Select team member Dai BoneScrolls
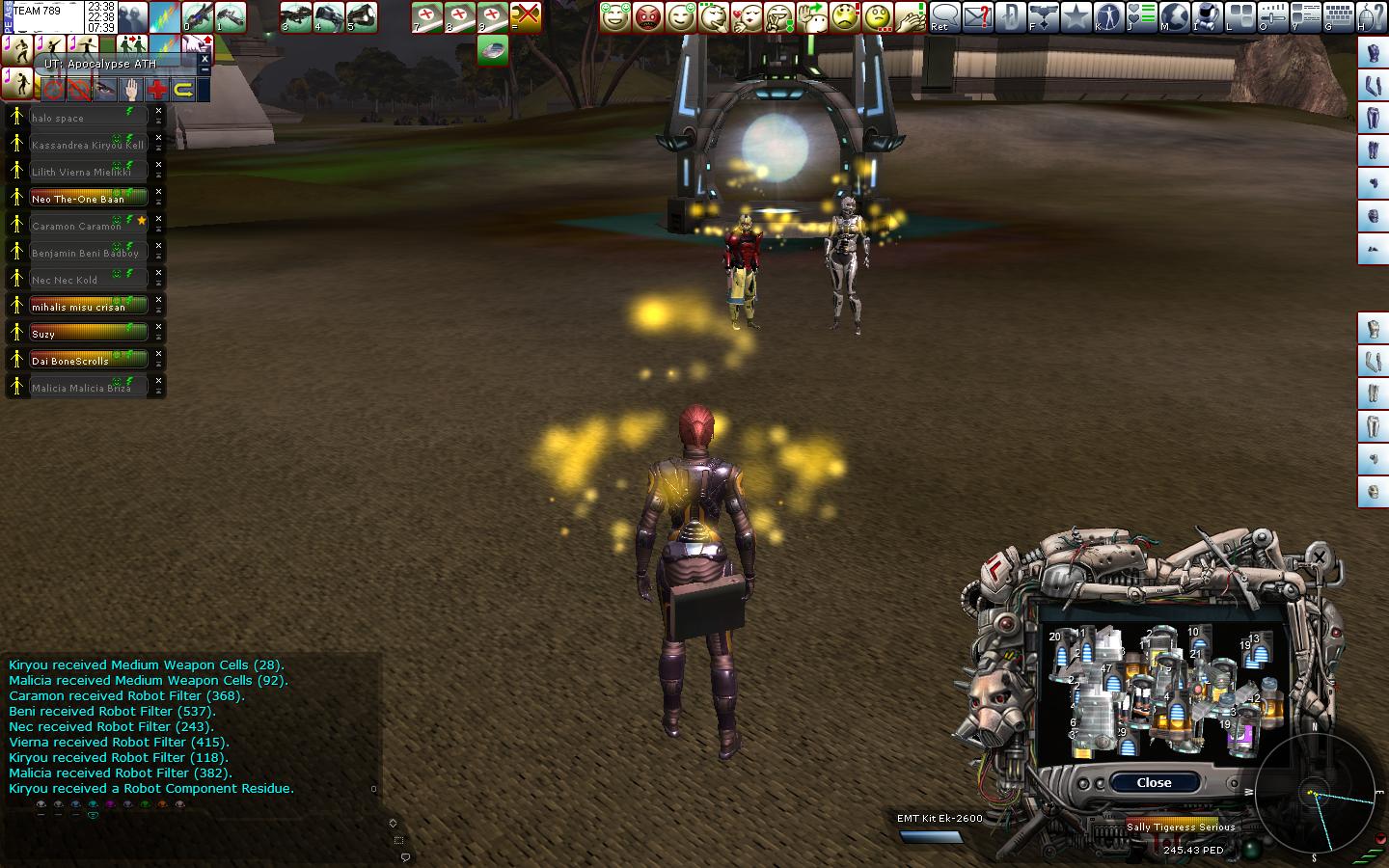Image resolution: width=1389 pixels, height=868 pixels. click(89, 360)
